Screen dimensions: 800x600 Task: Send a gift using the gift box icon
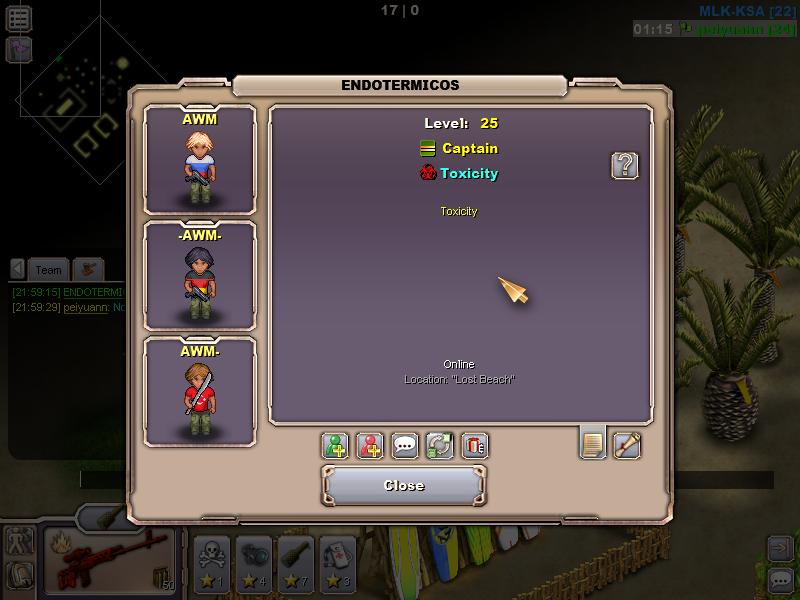click(x=475, y=445)
